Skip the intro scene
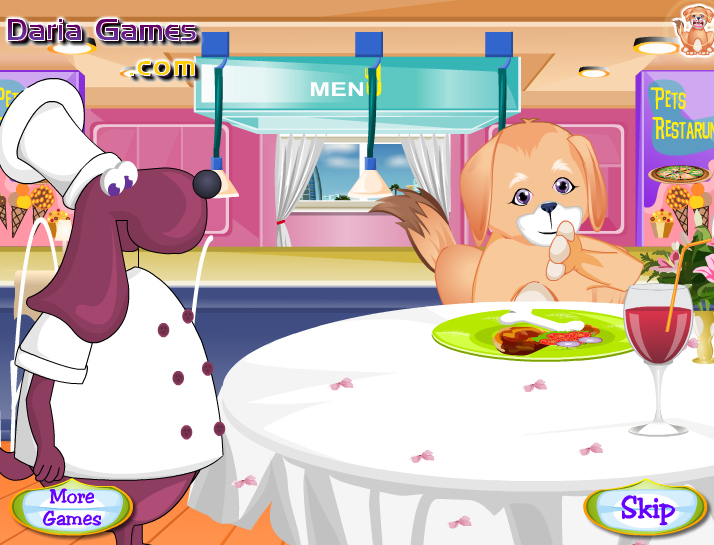 [647, 508]
